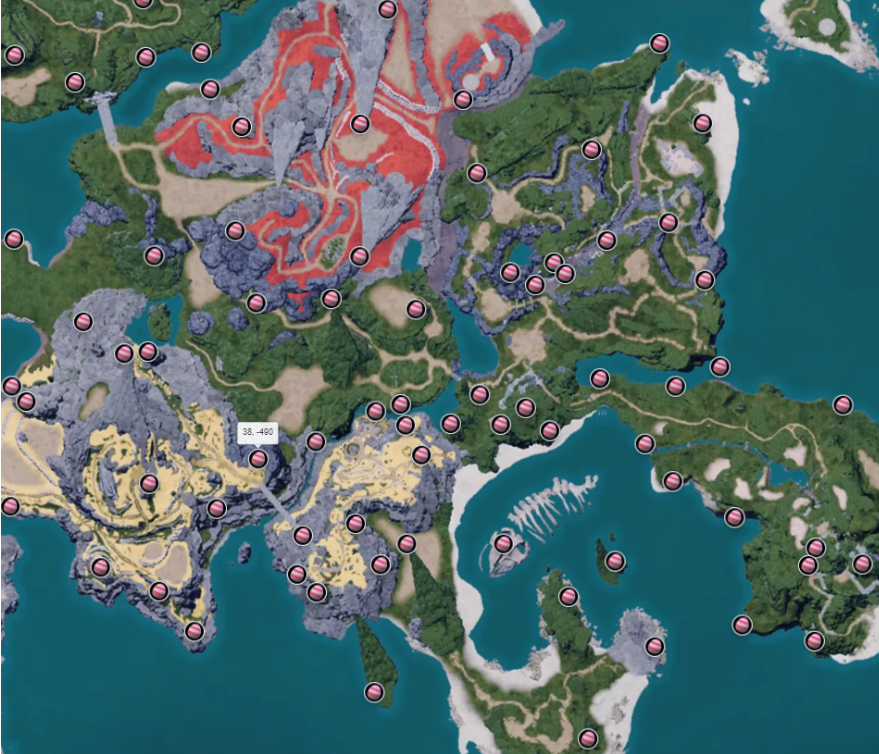This screenshot has height=754, width=879.
Task: Click the marker under the 38, -490 tooltip
Action: click(x=258, y=458)
